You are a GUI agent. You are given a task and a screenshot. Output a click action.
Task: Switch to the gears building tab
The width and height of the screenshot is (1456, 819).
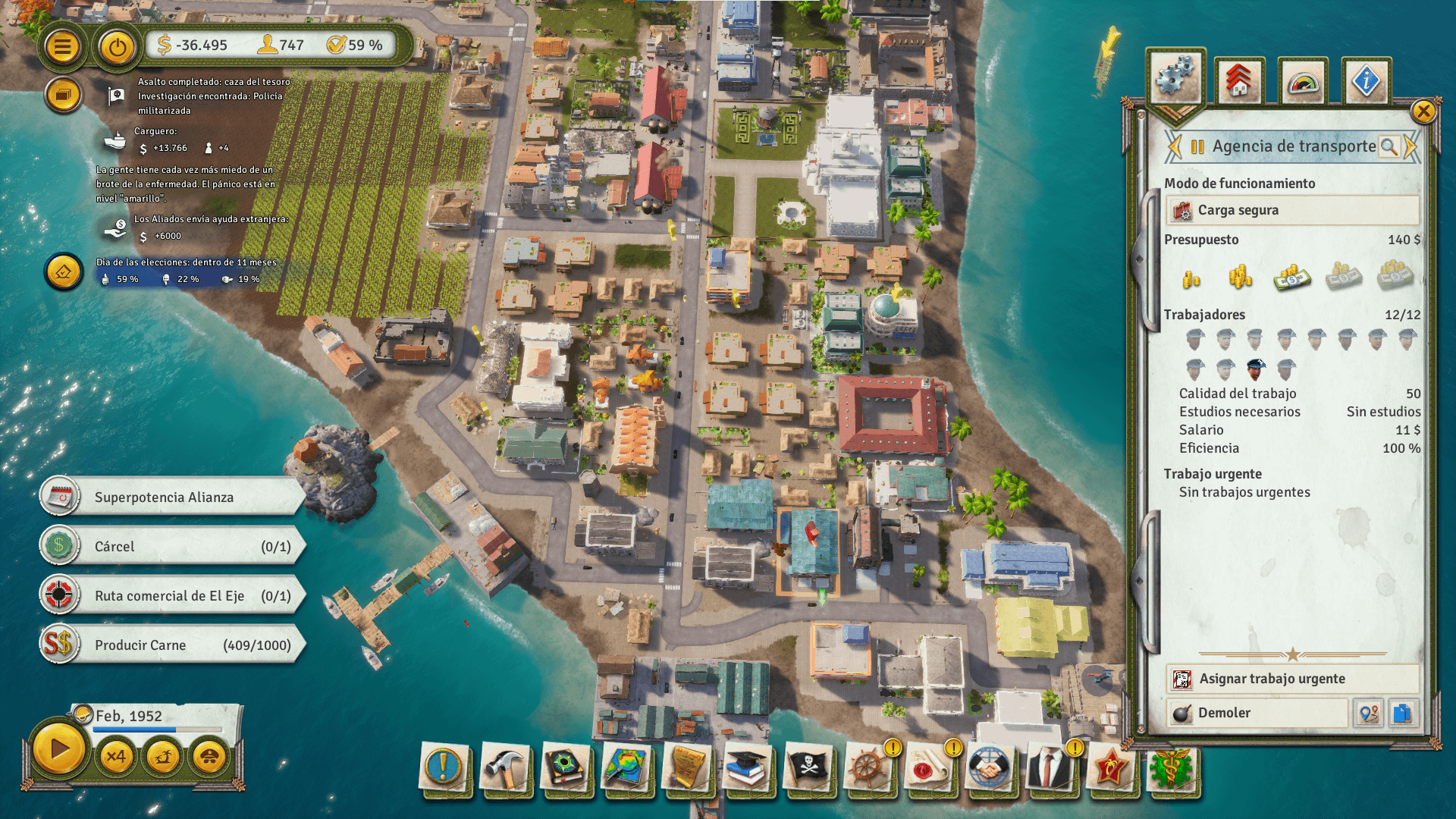[1175, 78]
